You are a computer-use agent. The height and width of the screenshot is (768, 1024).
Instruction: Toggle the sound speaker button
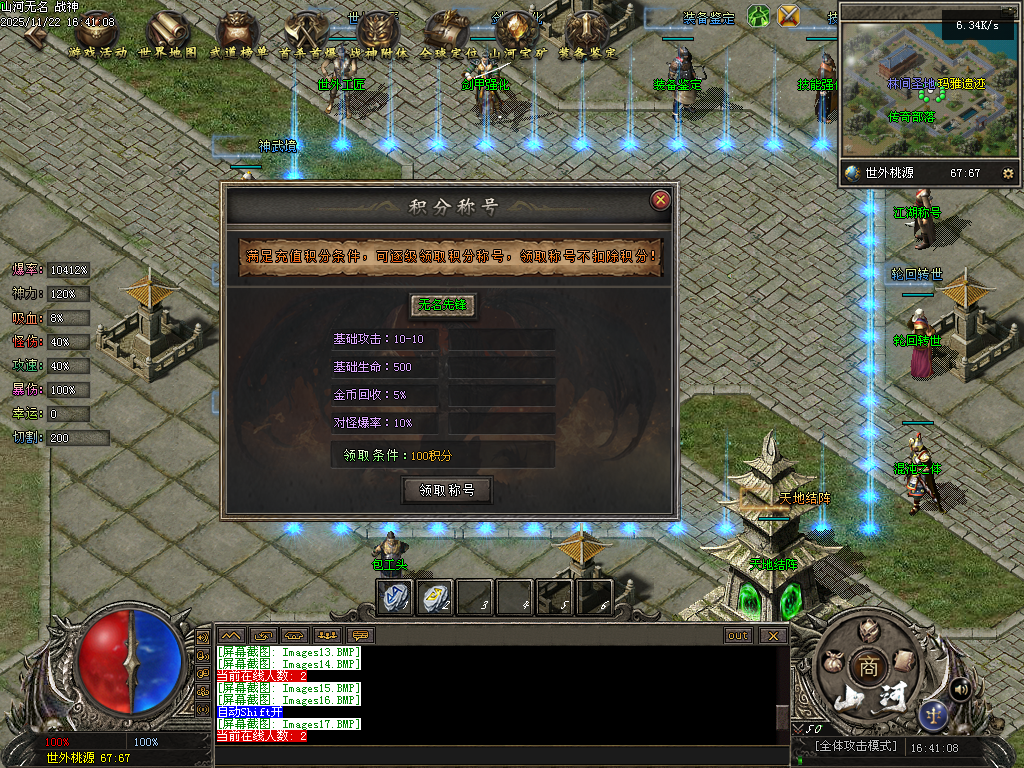pos(960,689)
